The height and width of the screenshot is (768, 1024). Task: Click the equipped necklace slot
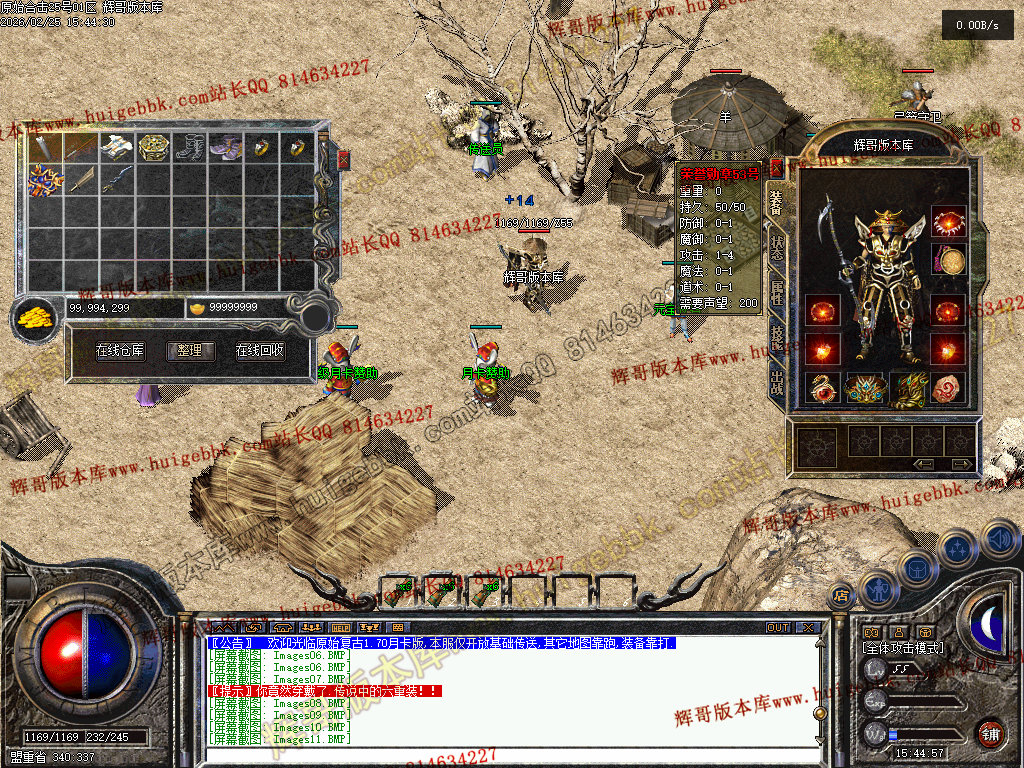point(948,220)
